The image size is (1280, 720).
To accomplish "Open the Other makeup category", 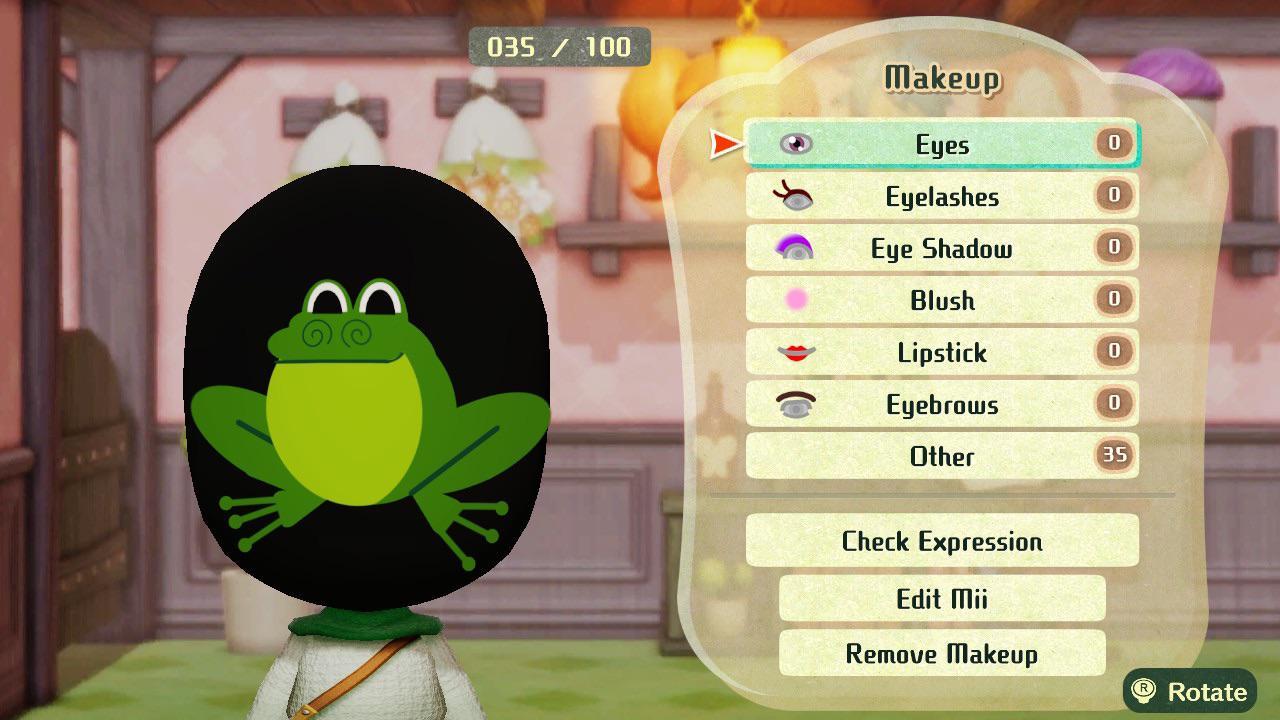I will [940, 456].
